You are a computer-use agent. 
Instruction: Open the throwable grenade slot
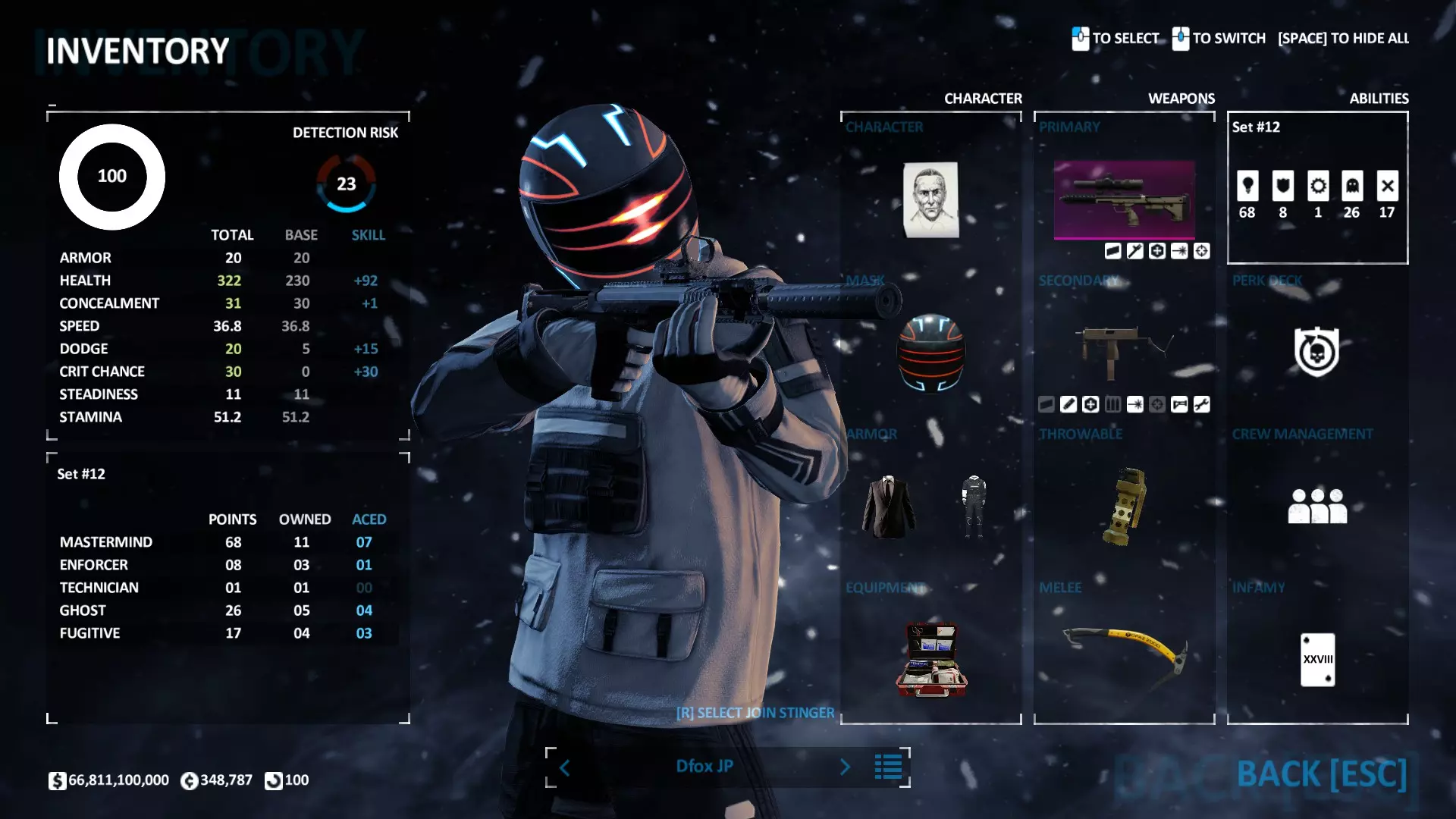[1124, 507]
